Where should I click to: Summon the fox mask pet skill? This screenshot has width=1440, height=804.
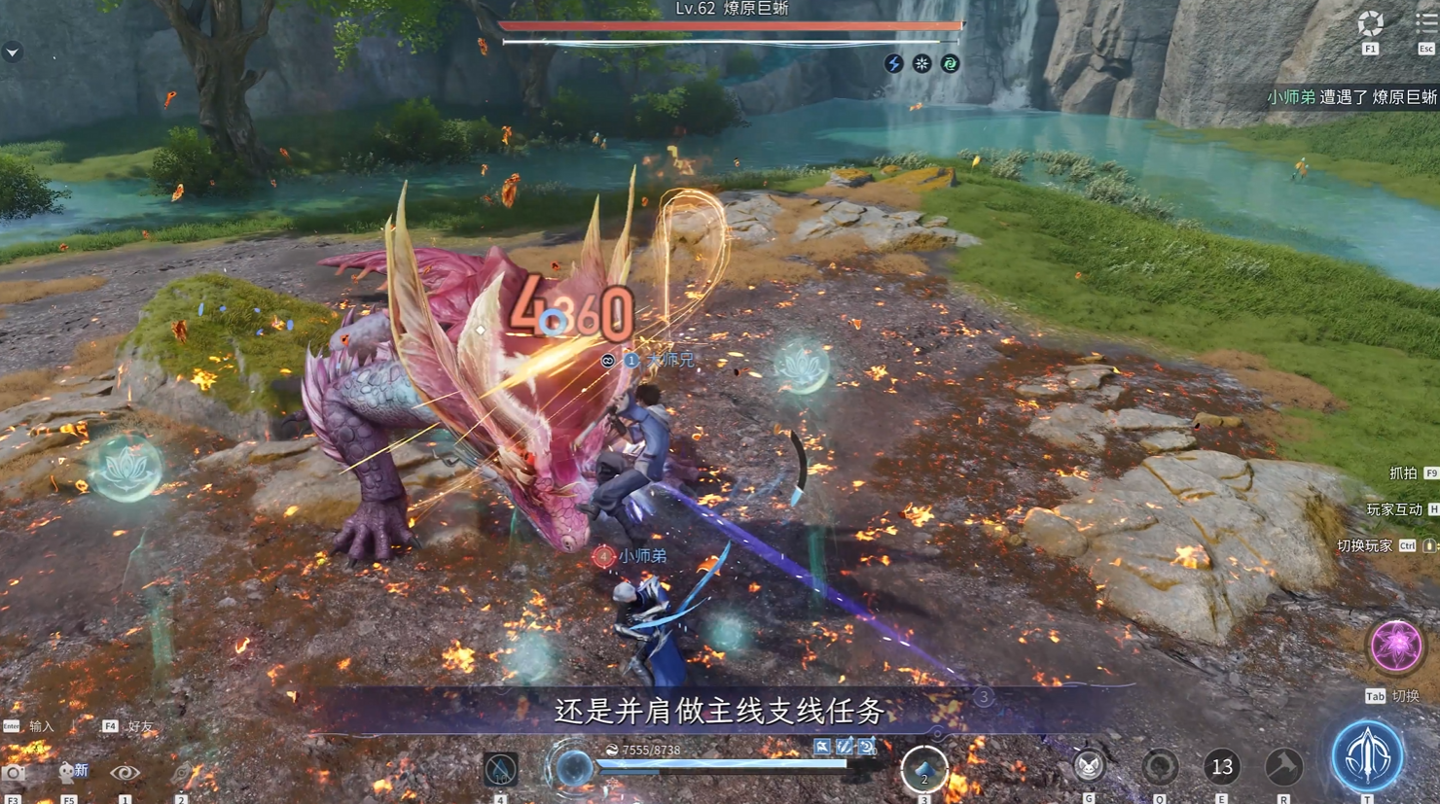pos(1089,767)
